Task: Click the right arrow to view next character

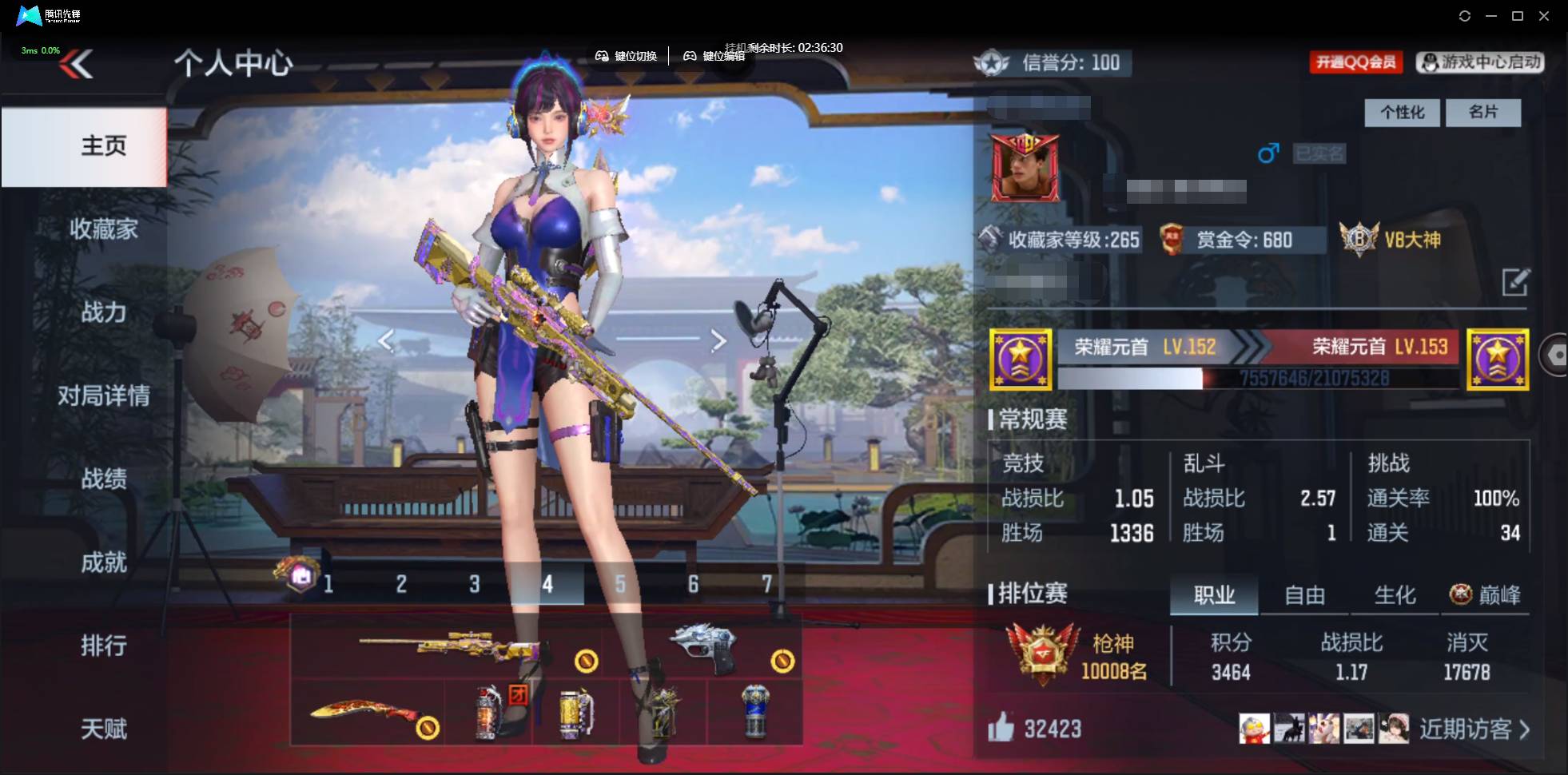Action: (x=718, y=340)
